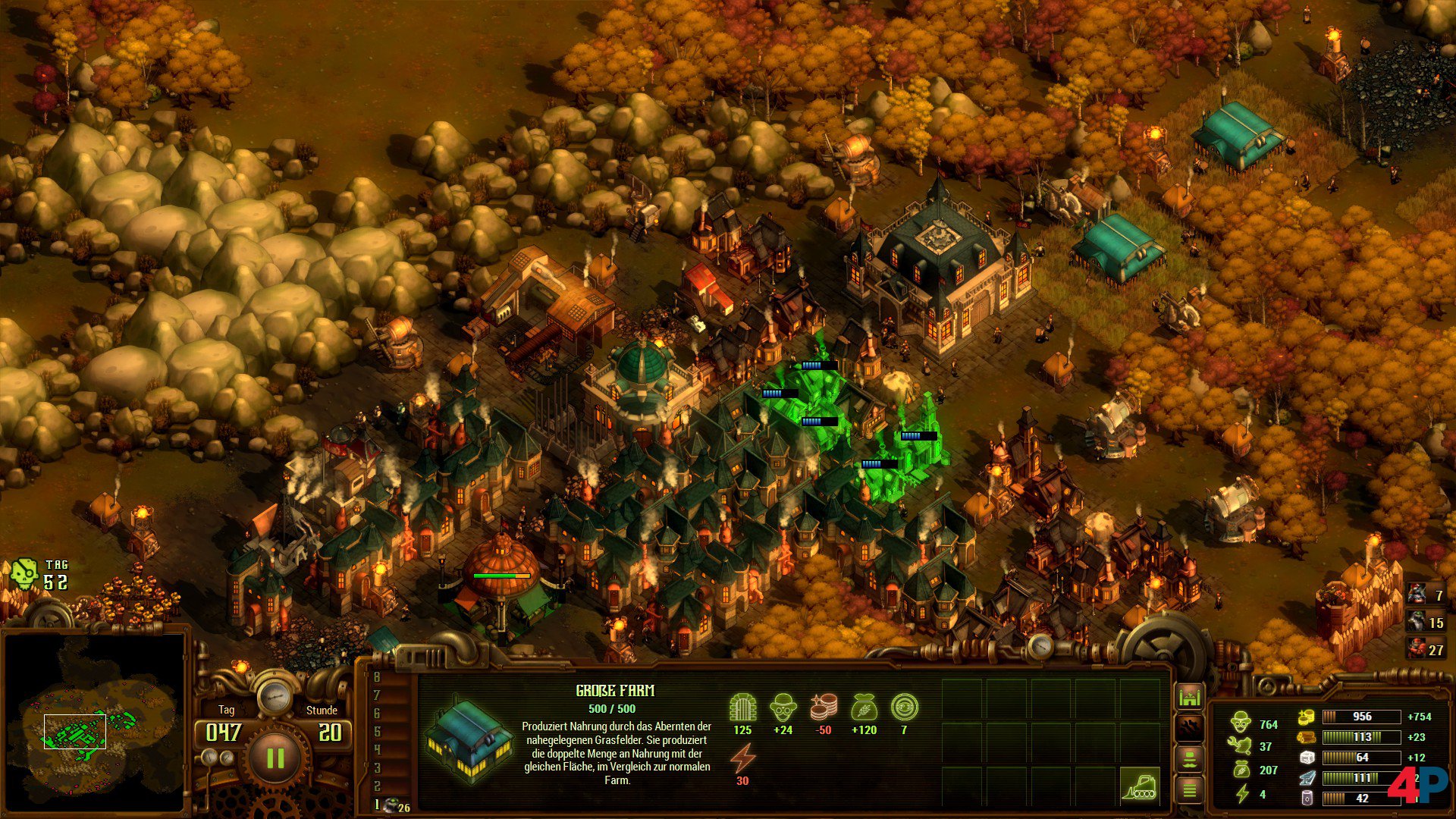The height and width of the screenshot is (819, 1456).
Task: Open the colony buildings panel button
Action: click(x=1189, y=696)
